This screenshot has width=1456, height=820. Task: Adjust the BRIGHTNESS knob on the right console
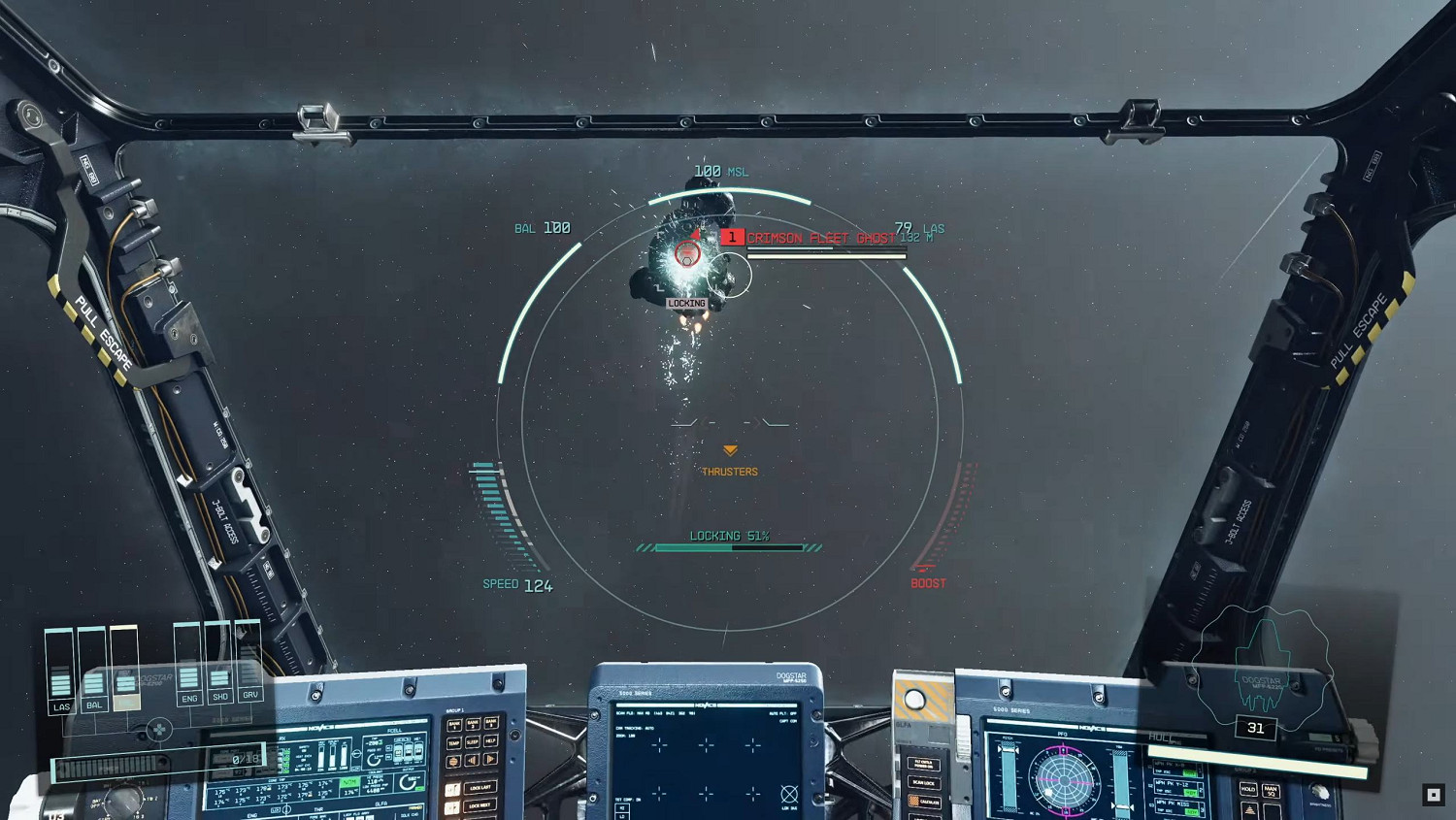tap(1320, 793)
